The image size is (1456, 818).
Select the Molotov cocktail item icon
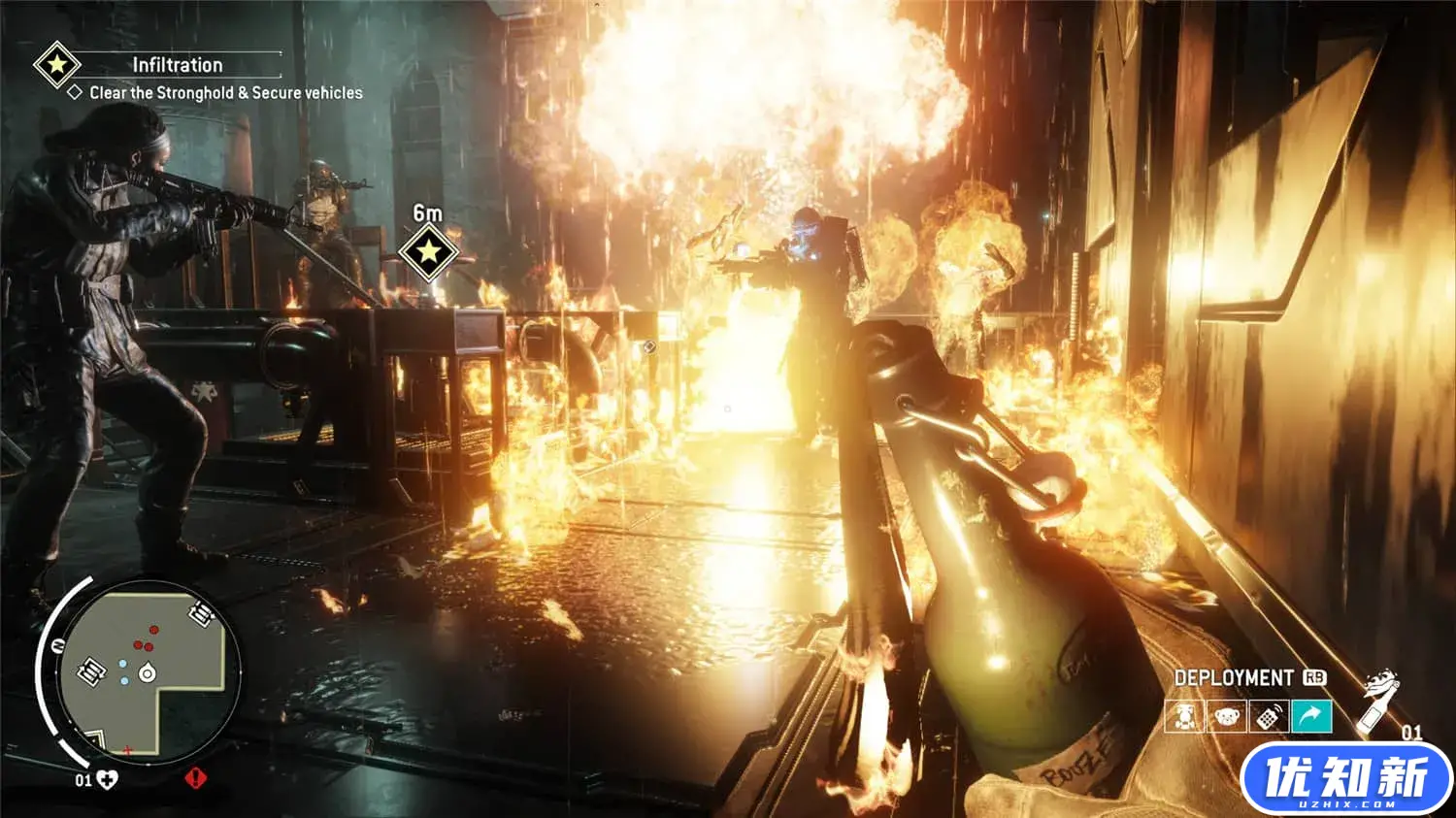[1378, 701]
